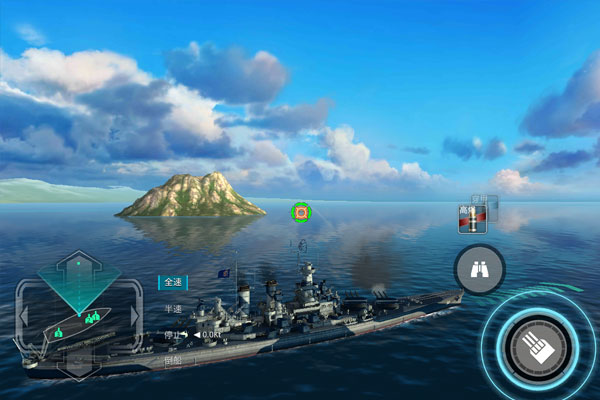Set engine to 停止 stop
Screen dimensions: 600x400
point(172,334)
